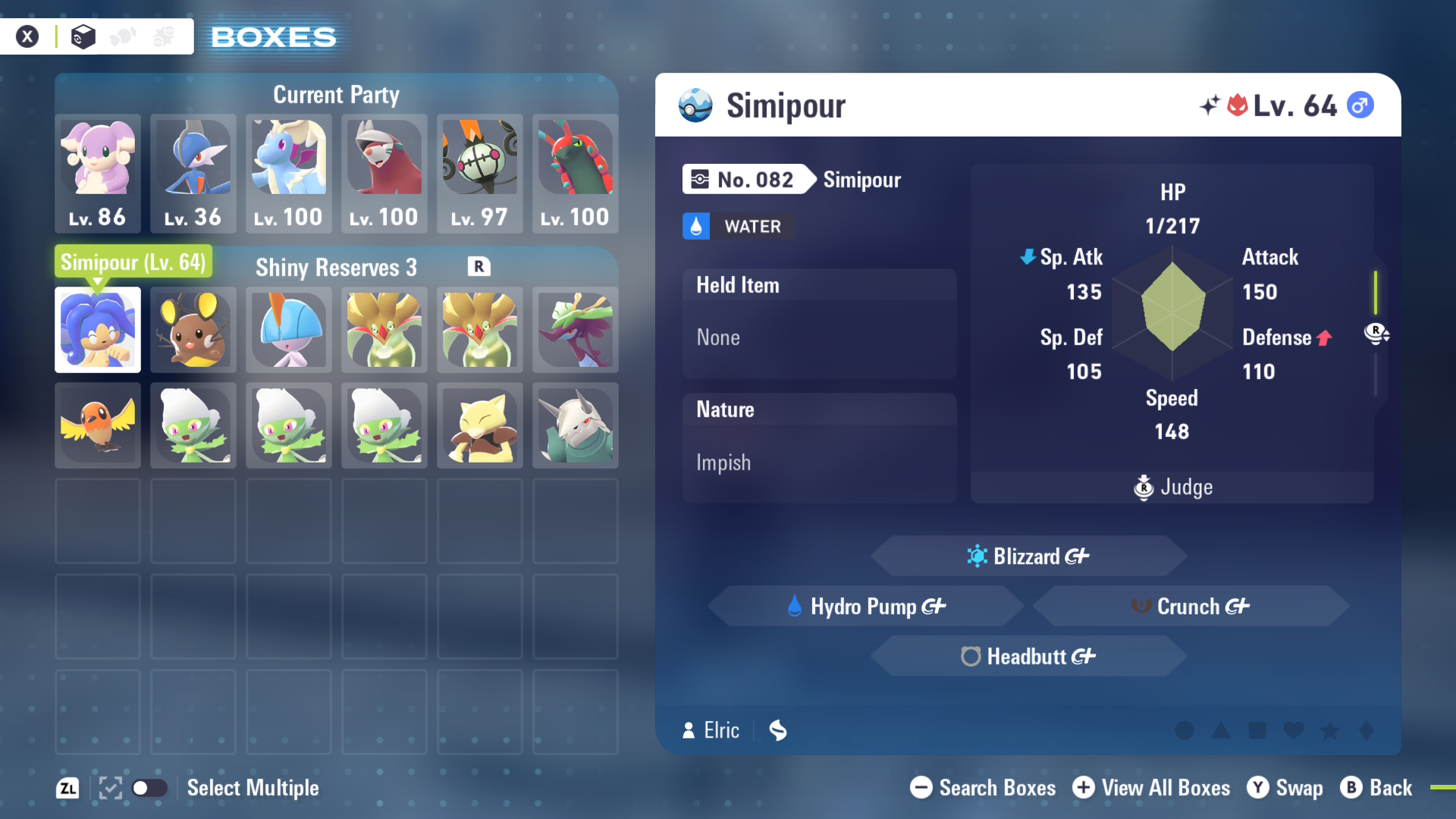
Task: Choose the Fletchling box slot
Action: [98, 425]
